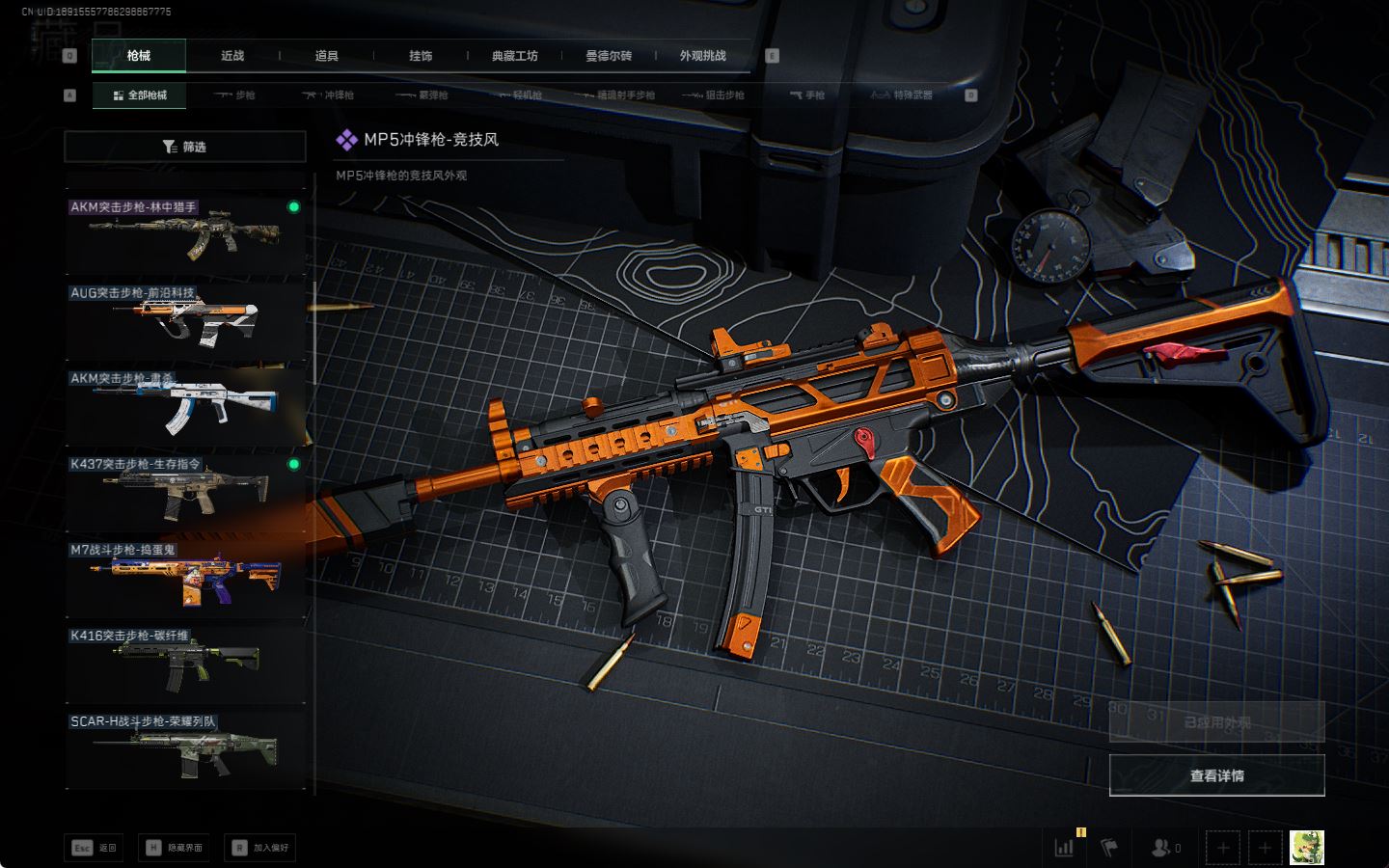1389x868 pixels.
Task: Open the 筛选 filter button
Action: point(184,147)
